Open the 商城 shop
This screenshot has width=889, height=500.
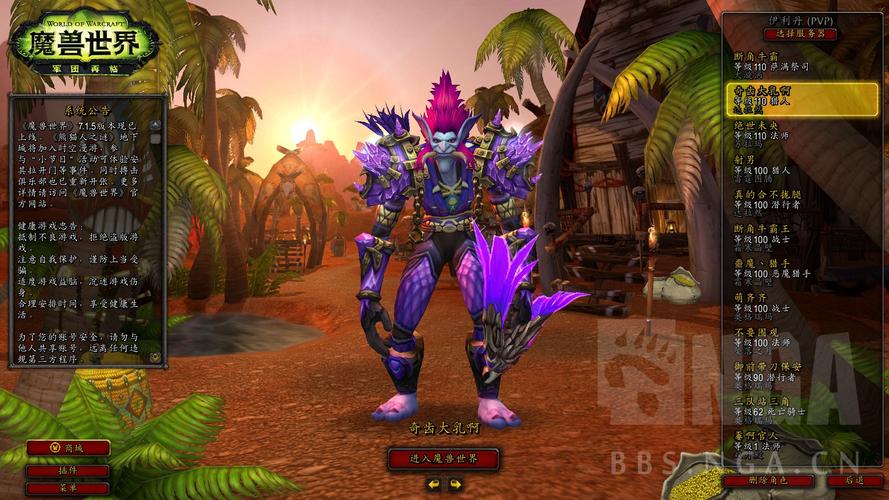click(x=68, y=448)
